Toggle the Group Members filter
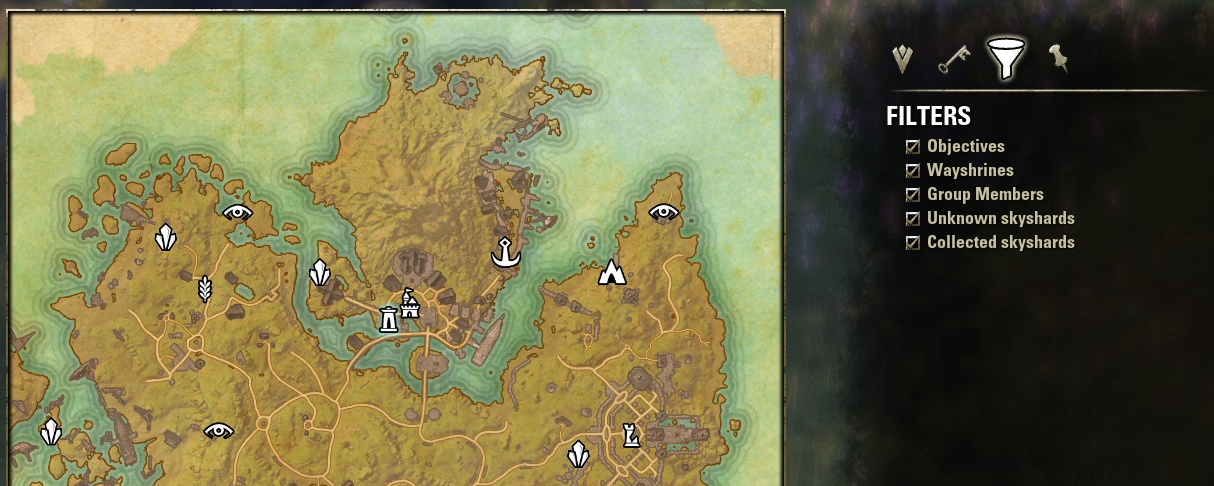Image resolution: width=1214 pixels, height=486 pixels. point(913,195)
